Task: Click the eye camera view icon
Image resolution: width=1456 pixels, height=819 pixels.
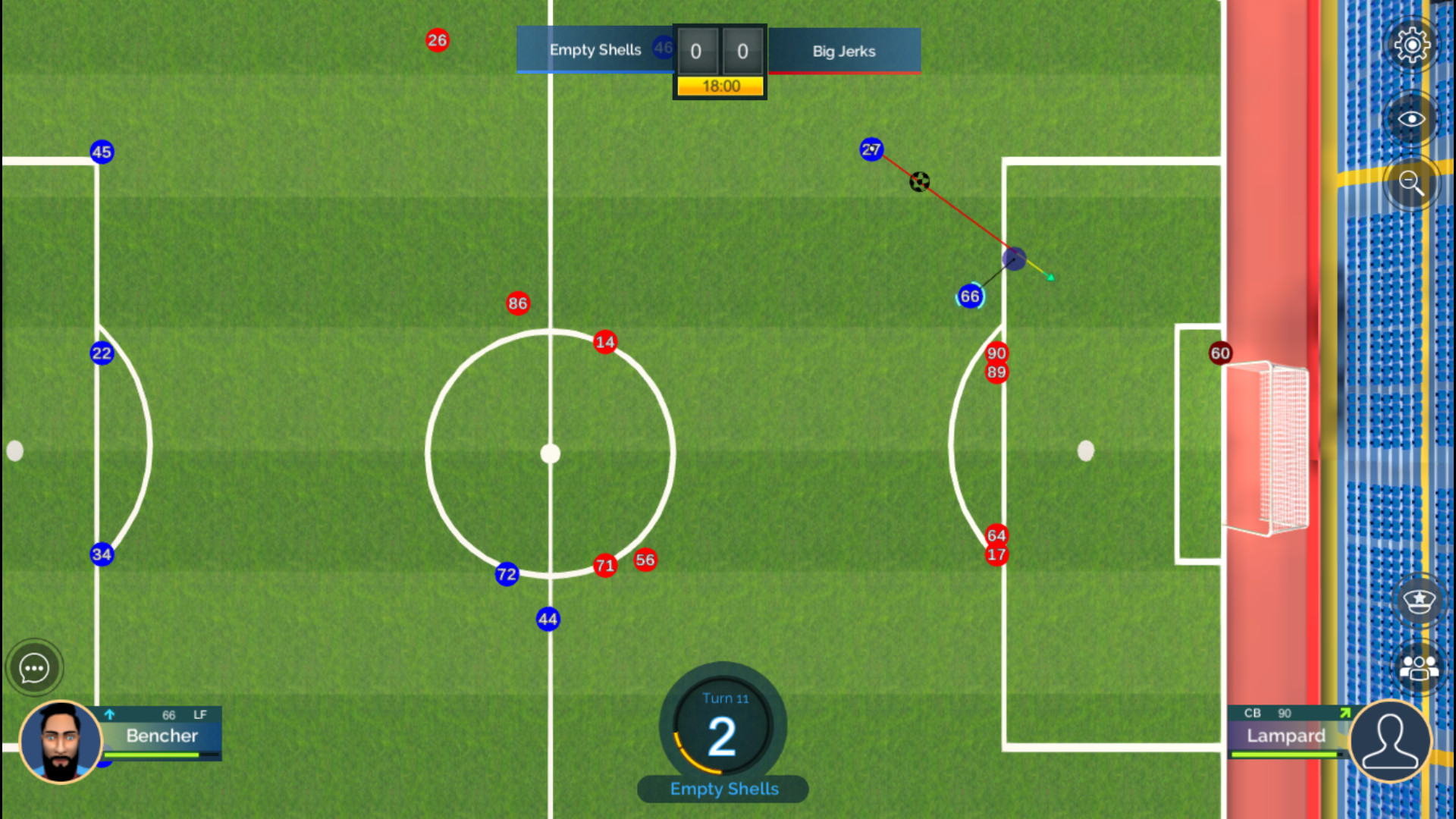Action: point(1411,118)
